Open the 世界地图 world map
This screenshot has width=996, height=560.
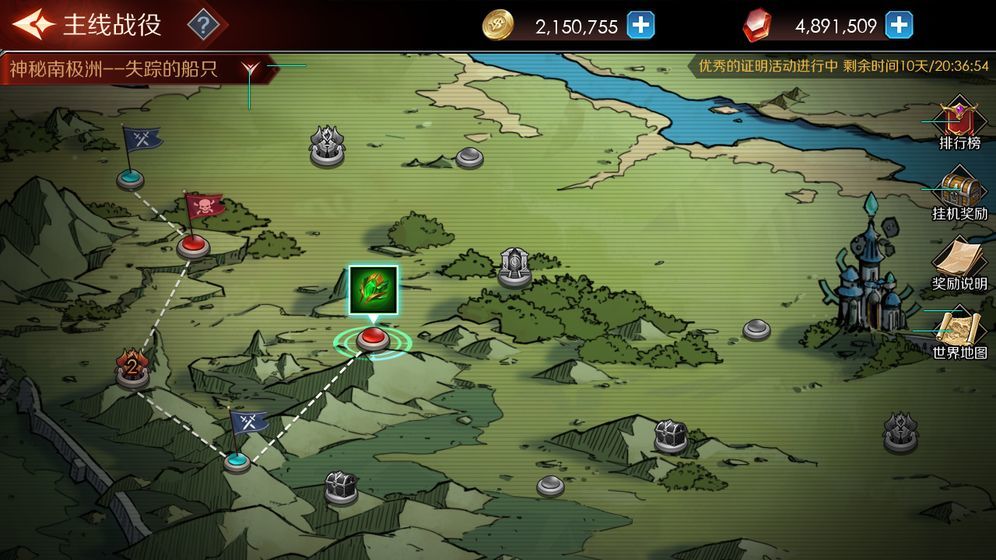[x=960, y=332]
